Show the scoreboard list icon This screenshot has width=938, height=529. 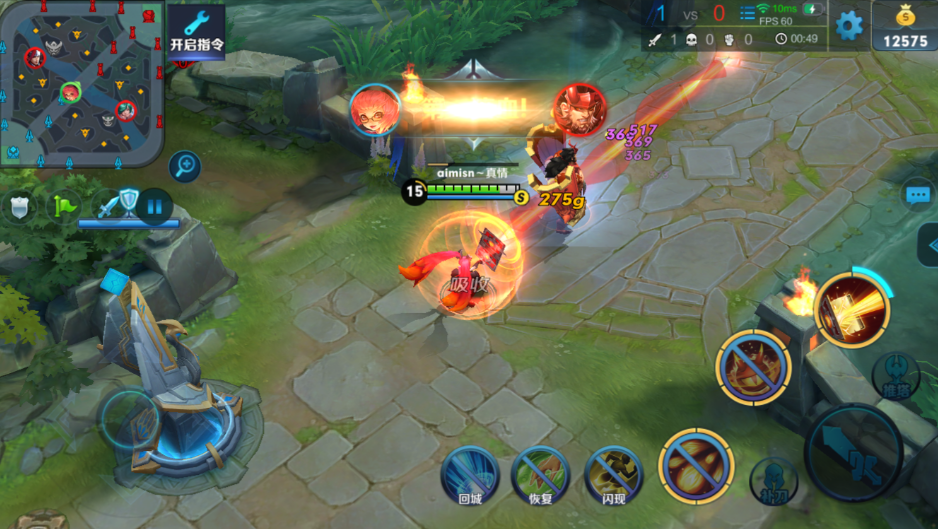point(747,14)
